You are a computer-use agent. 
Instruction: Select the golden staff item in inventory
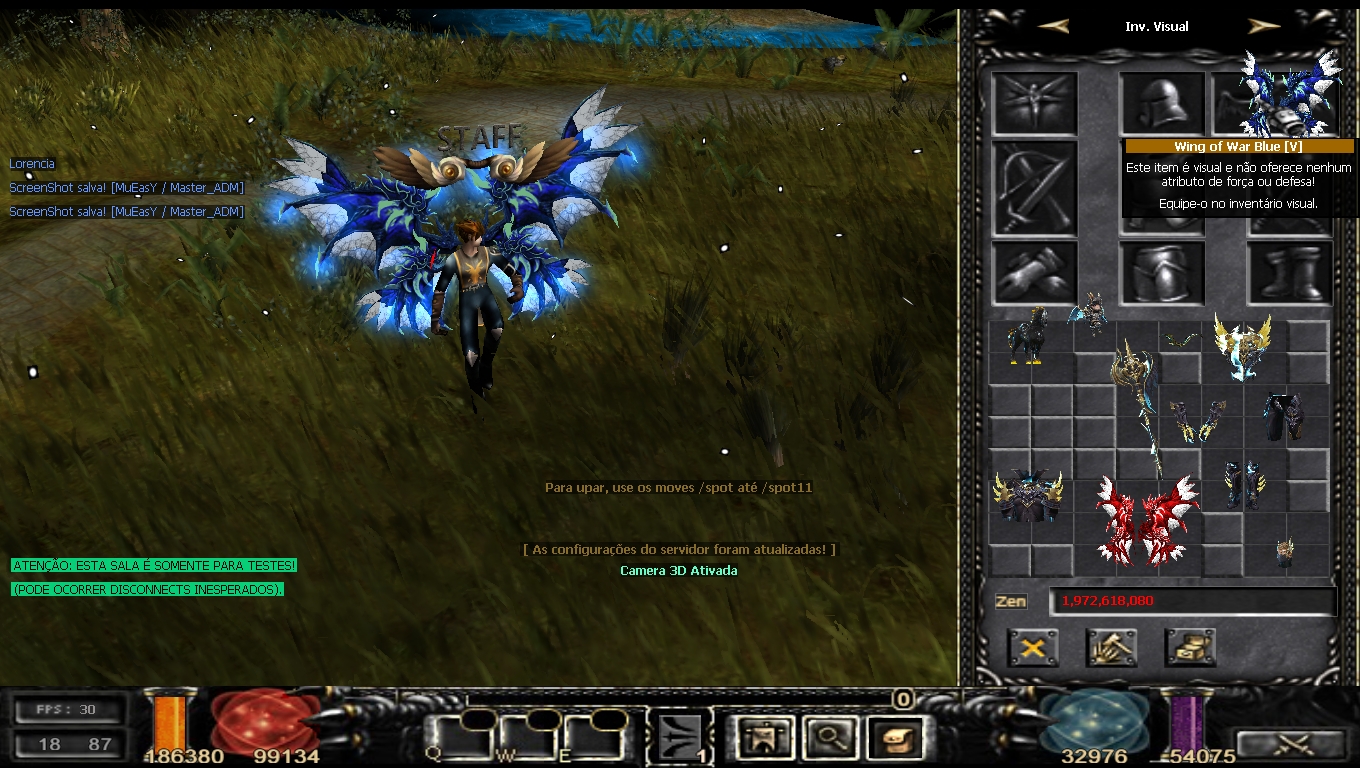tap(1140, 400)
